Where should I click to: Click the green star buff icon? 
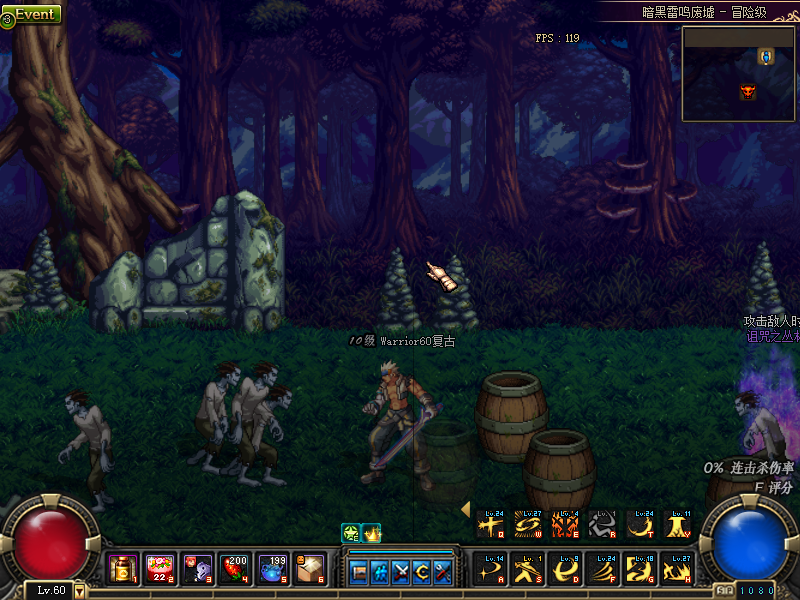[351, 533]
